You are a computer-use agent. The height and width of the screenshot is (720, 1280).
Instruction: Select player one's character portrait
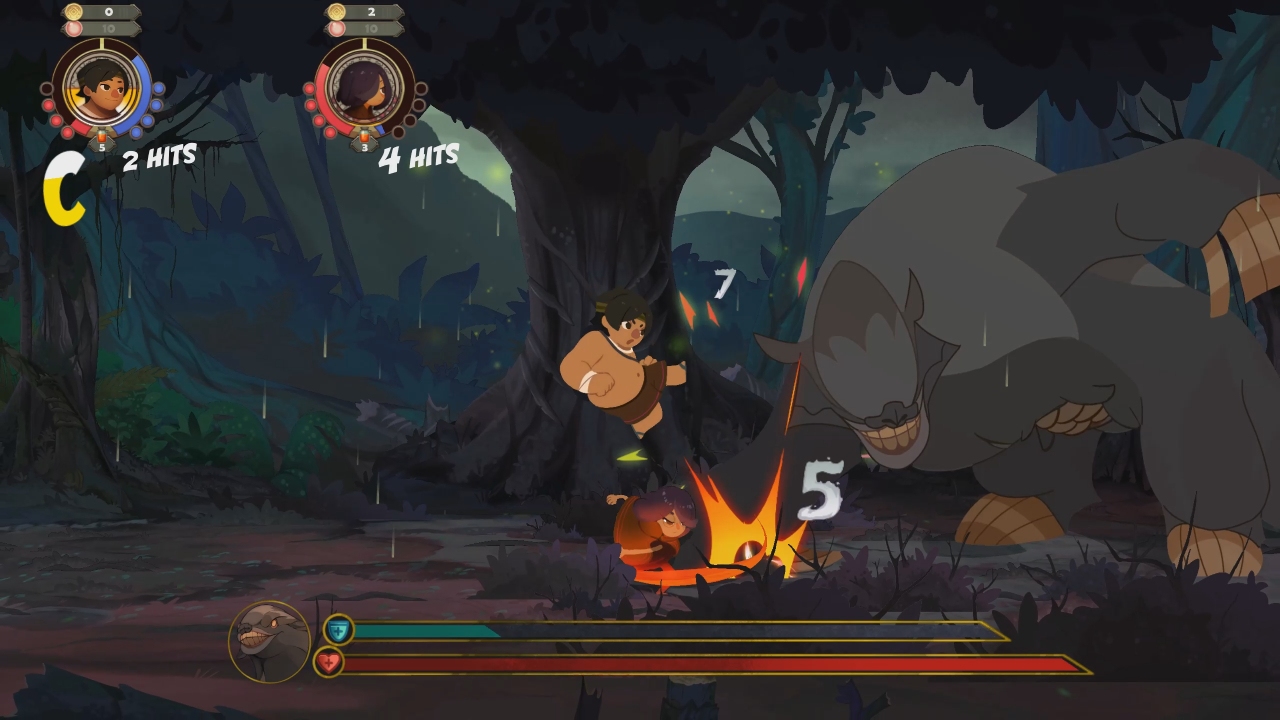tap(101, 90)
